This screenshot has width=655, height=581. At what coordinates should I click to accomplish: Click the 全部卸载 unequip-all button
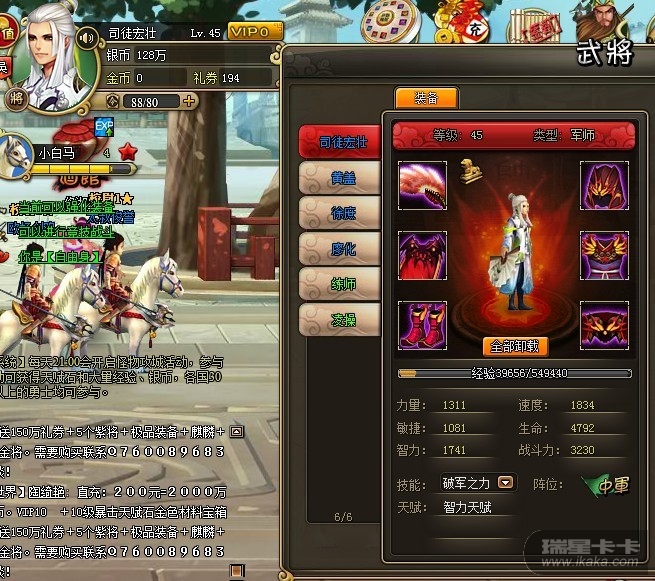516,346
